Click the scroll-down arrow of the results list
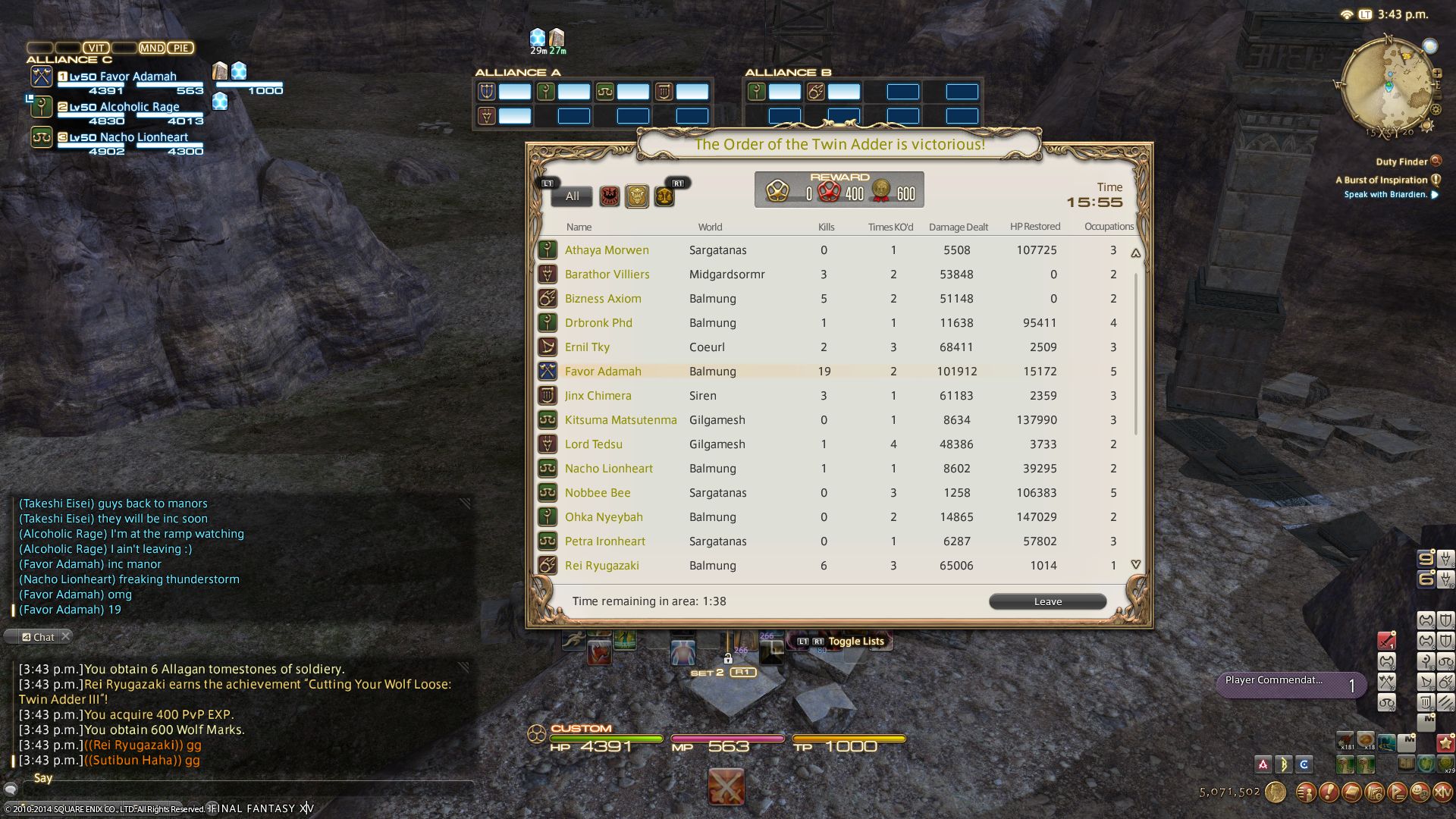The height and width of the screenshot is (819, 1456). [x=1135, y=564]
